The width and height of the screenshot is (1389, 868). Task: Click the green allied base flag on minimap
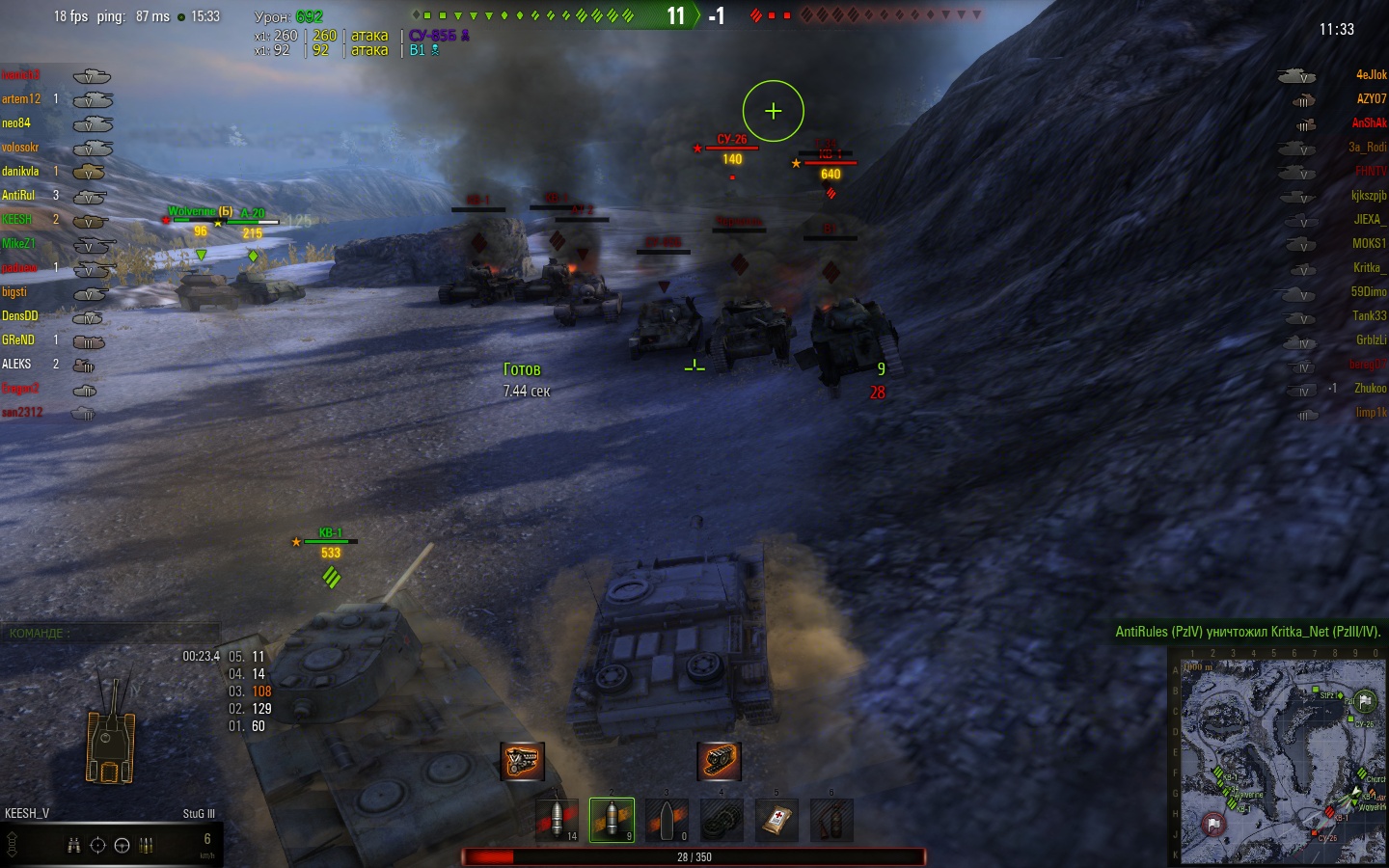coord(1365,701)
